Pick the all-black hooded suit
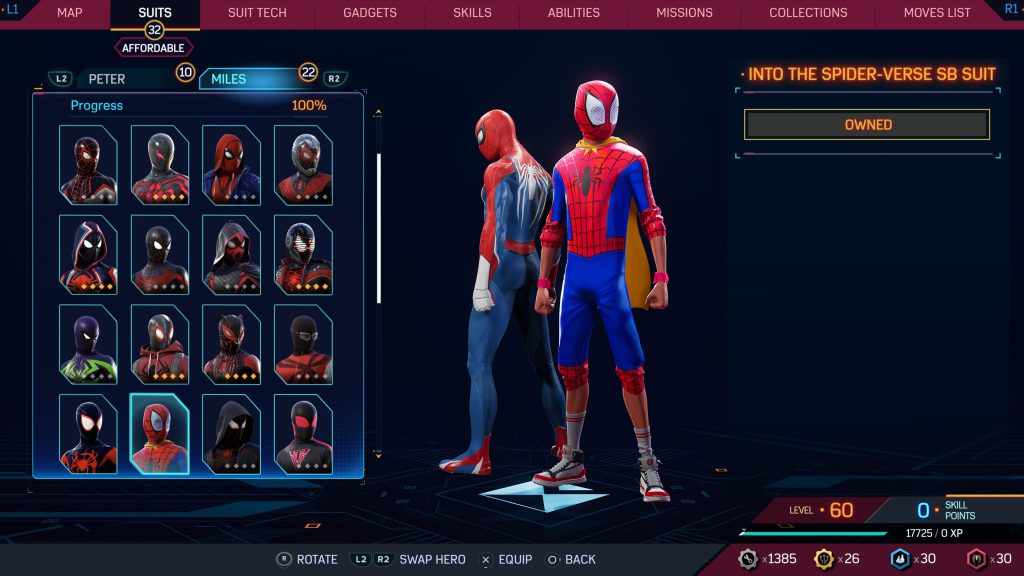The image size is (1024, 576). tap(231, 434)
